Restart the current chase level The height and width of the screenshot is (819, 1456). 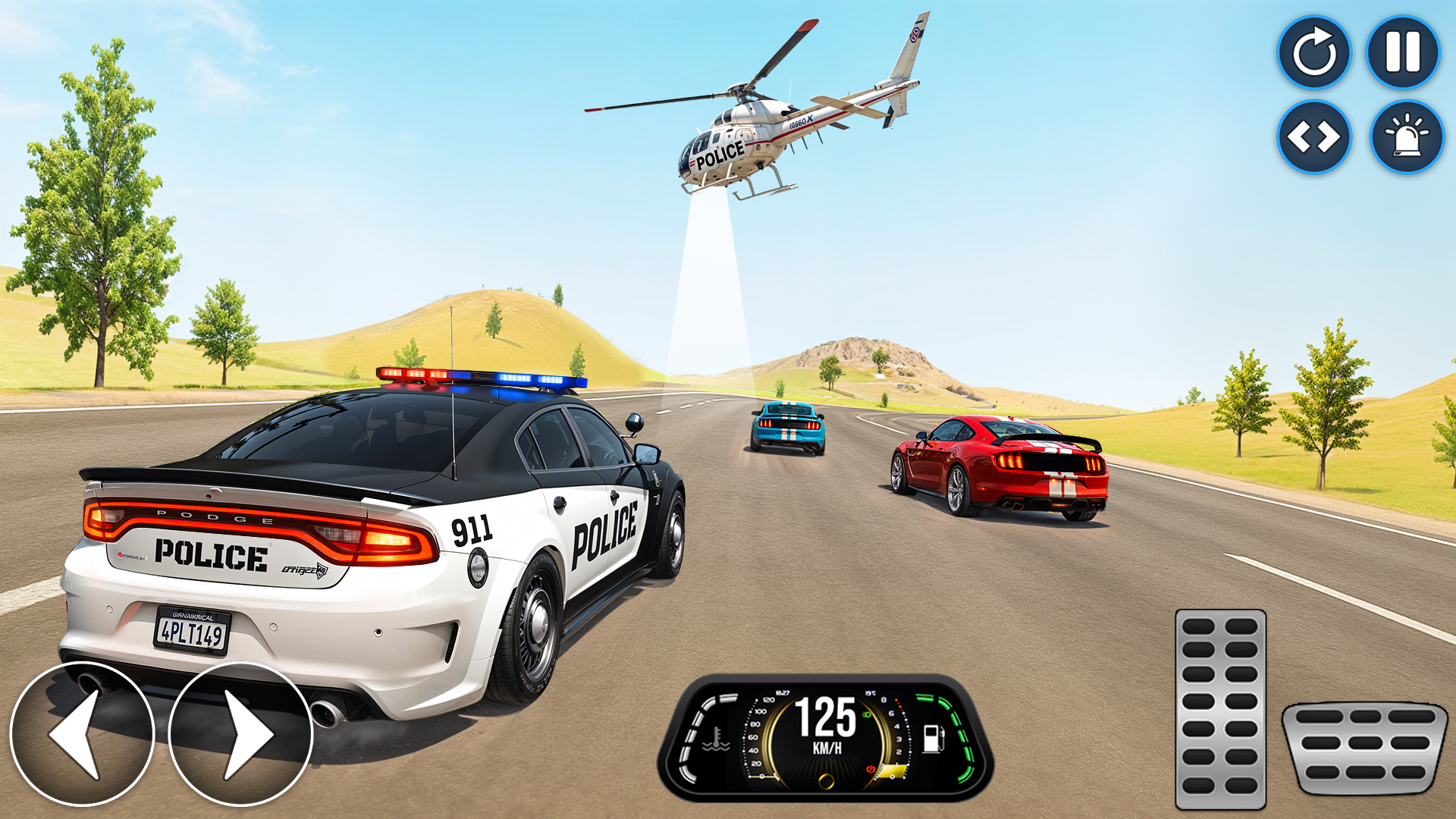1316,52
